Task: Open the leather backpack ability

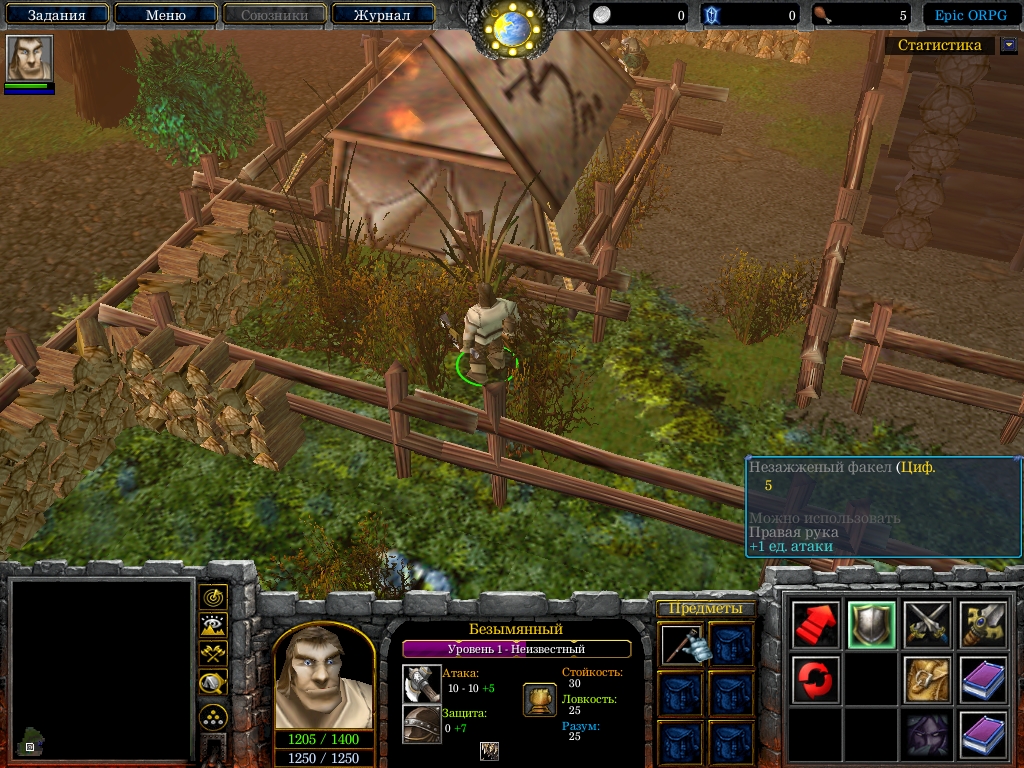Action: (927, 680)
